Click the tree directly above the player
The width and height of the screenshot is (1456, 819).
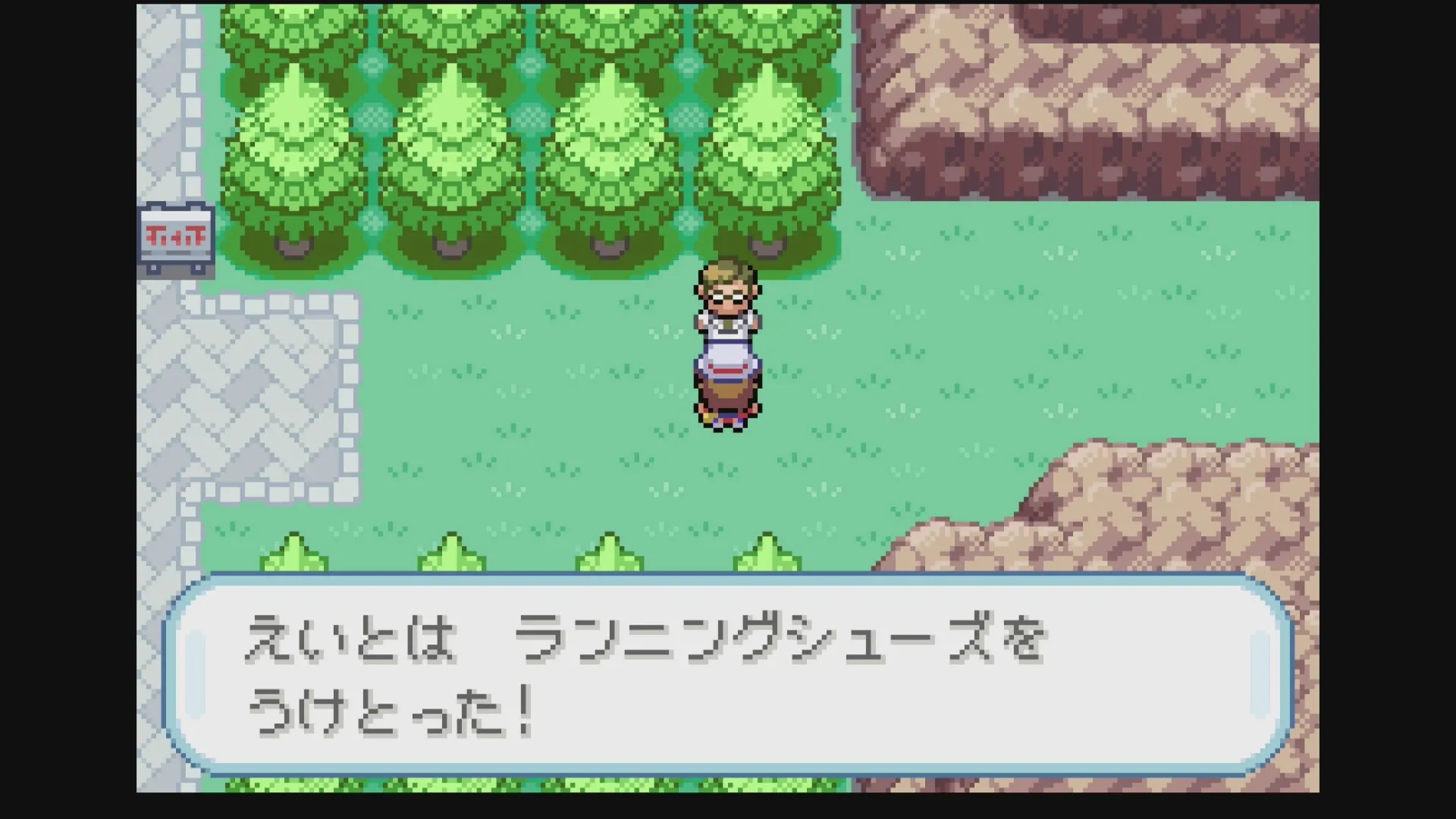pos(766,136)
